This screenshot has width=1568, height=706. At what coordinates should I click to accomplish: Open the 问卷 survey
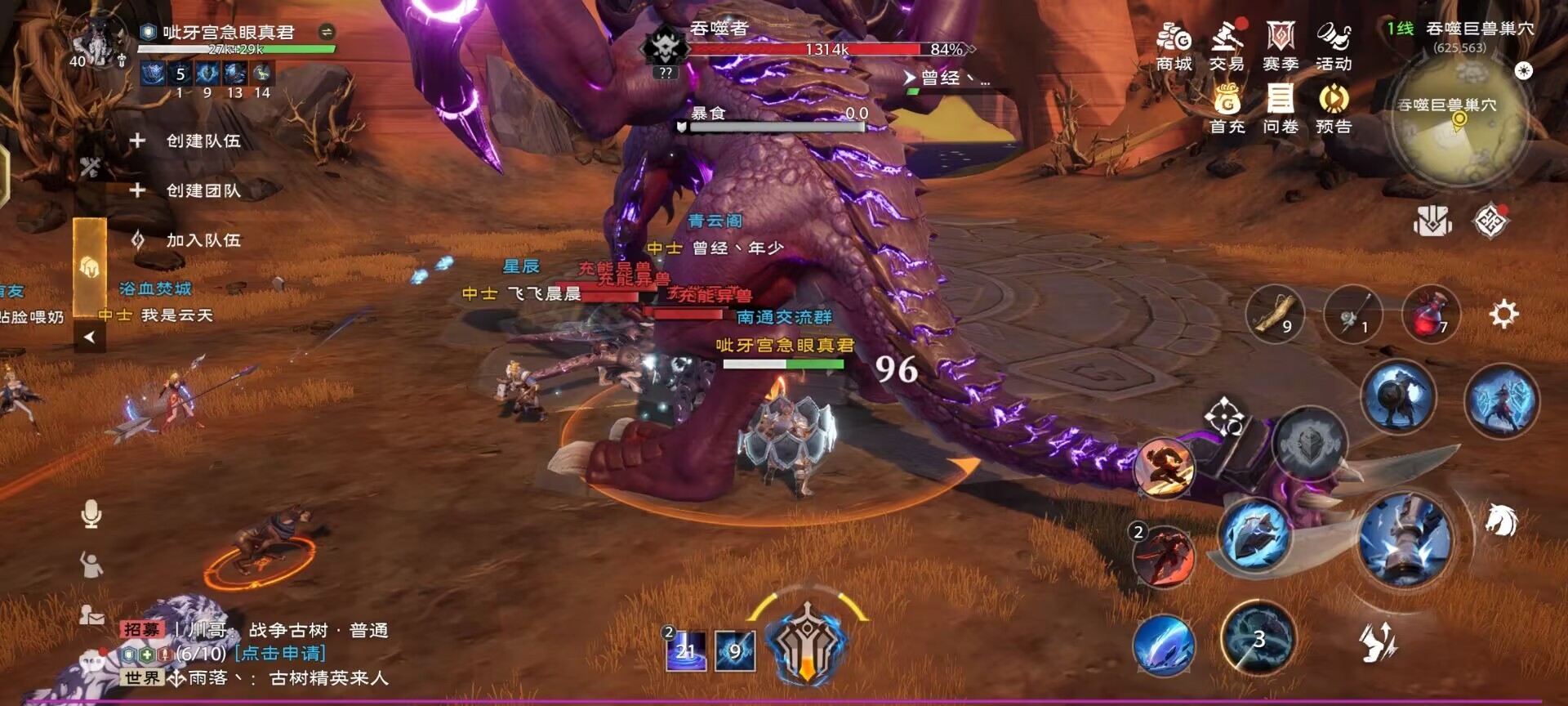(x=1281, y=109)
